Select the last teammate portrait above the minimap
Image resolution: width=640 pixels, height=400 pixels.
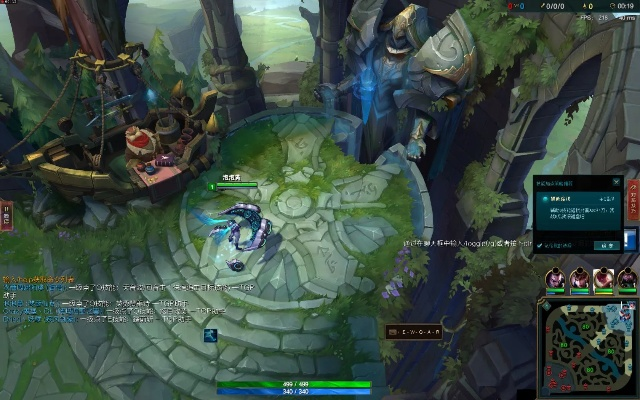627,278
